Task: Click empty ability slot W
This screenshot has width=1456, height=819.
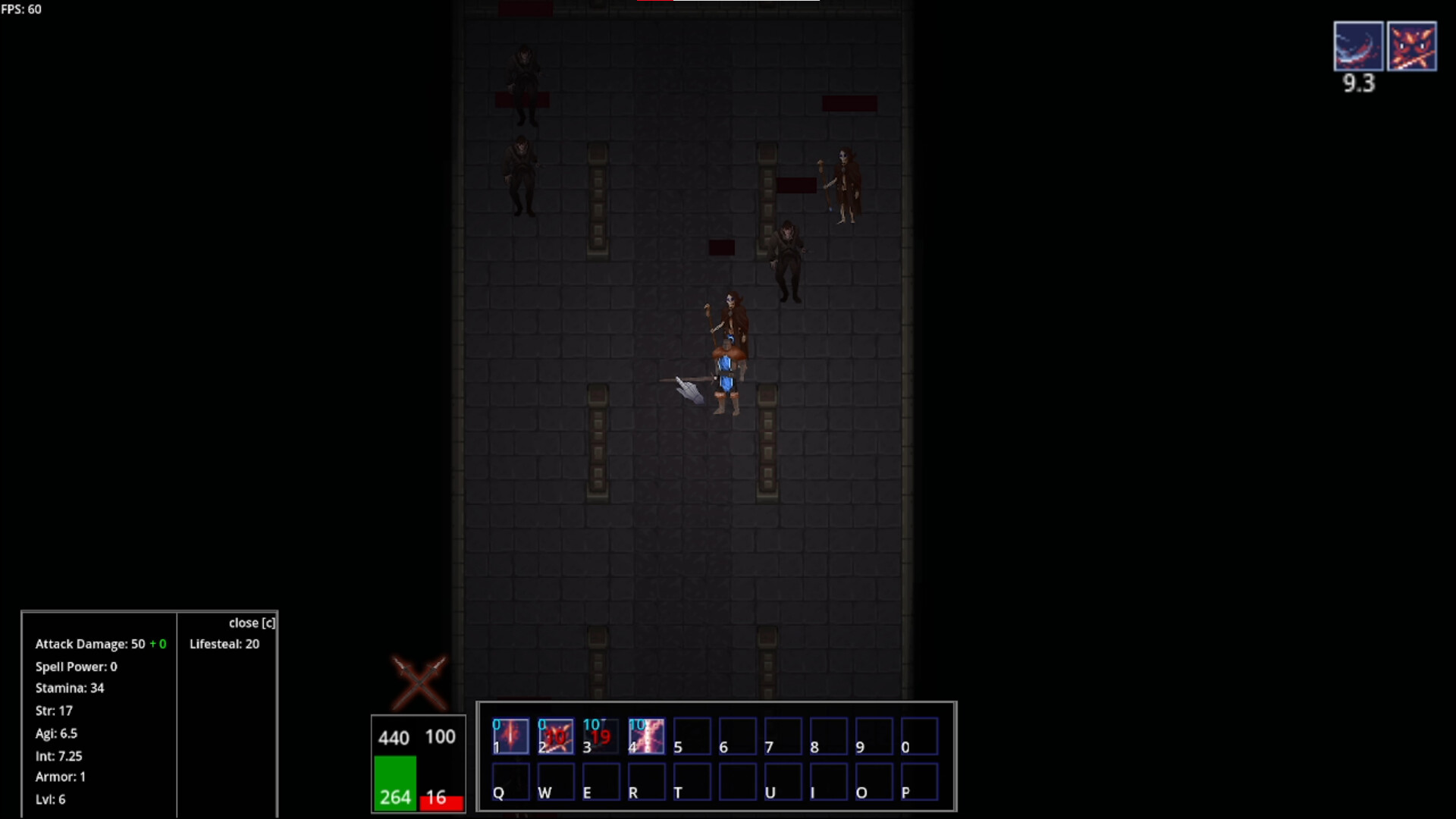Action: coord(556,782)
